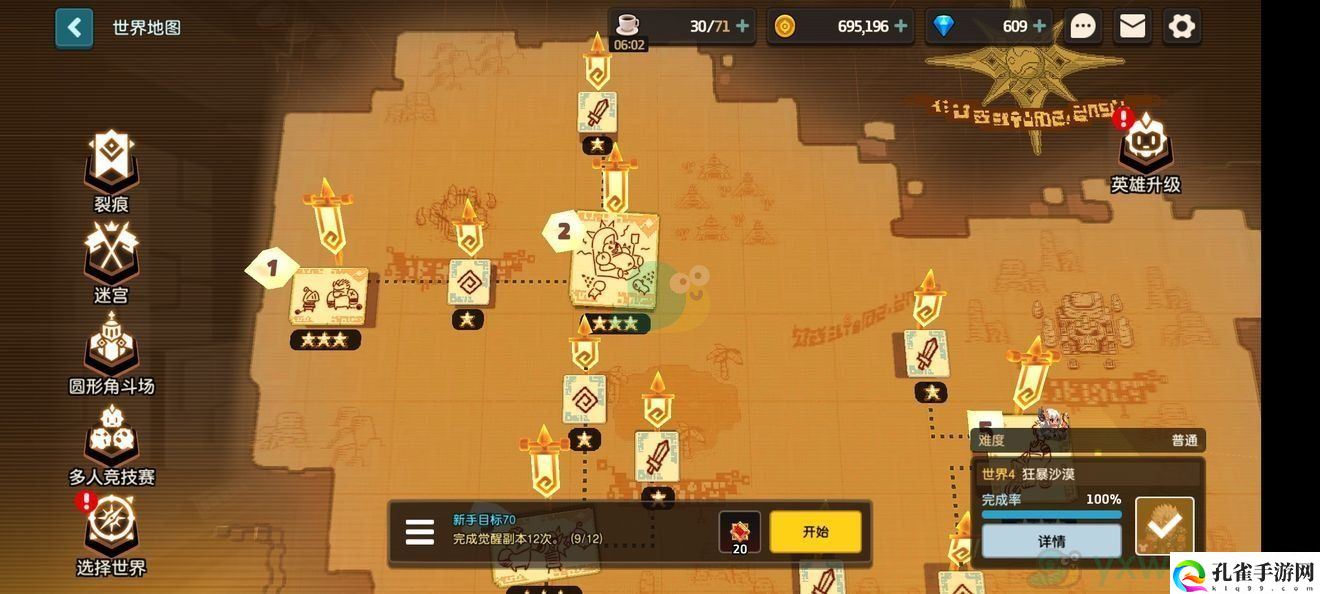Go back using the top-left arrow

coord(74,28)
